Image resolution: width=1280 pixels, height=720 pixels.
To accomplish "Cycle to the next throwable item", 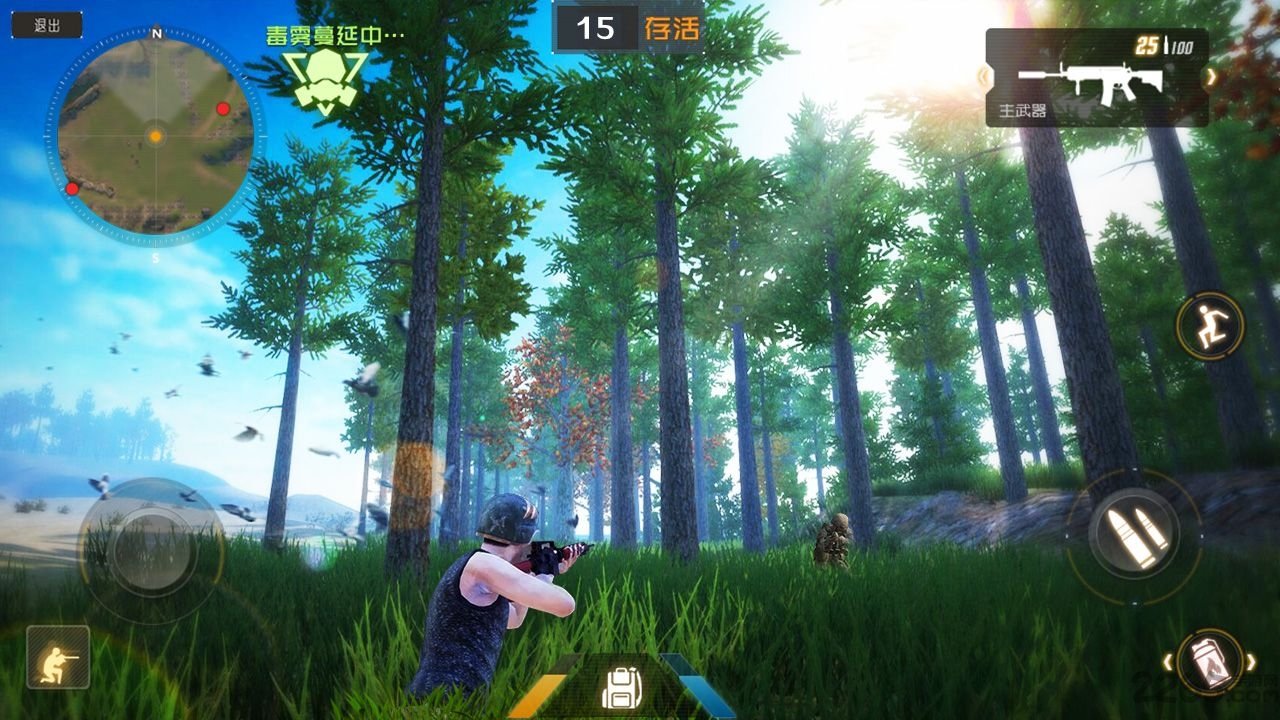I will tap(1251, 661).
